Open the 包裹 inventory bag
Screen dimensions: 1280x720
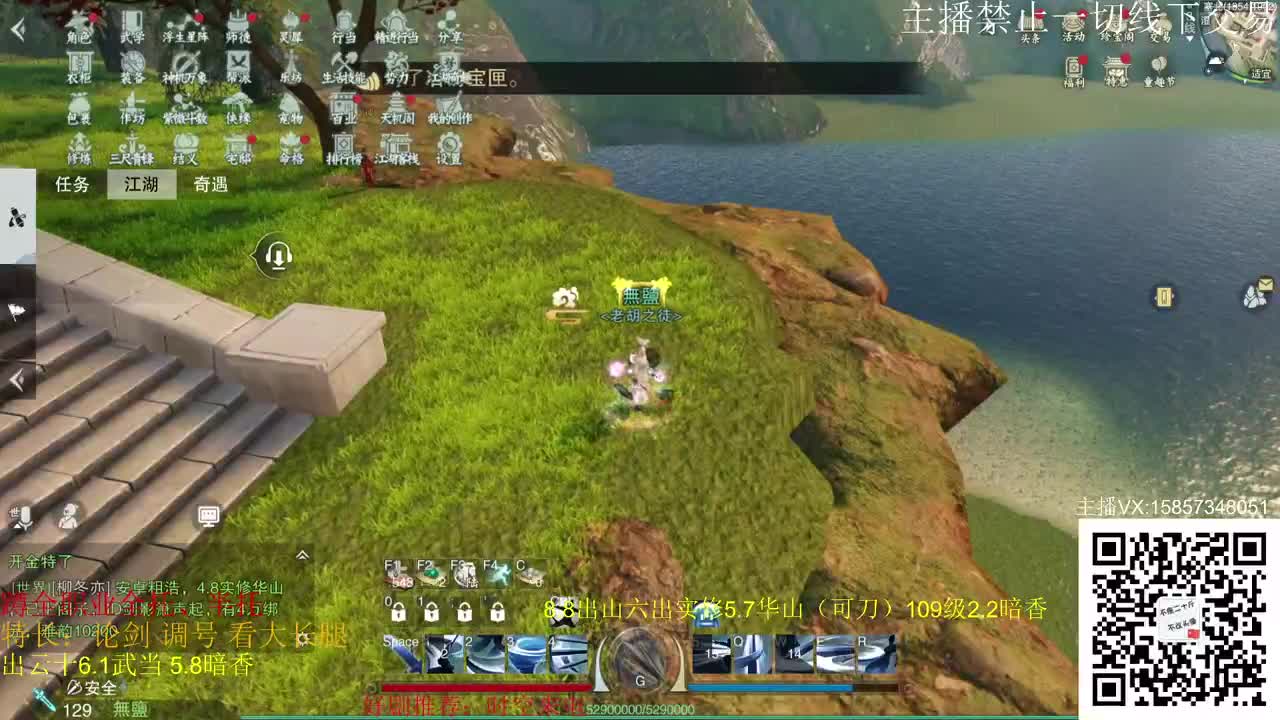coord(80,108)
